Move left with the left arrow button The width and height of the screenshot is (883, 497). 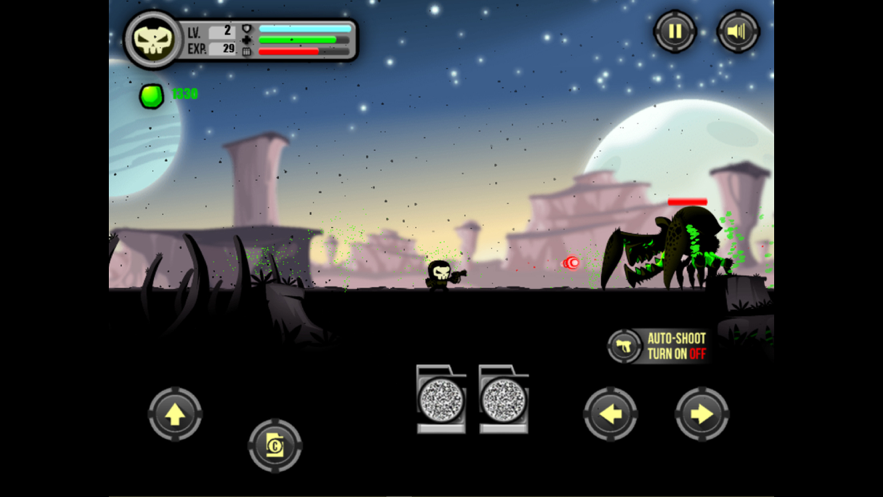610,414
